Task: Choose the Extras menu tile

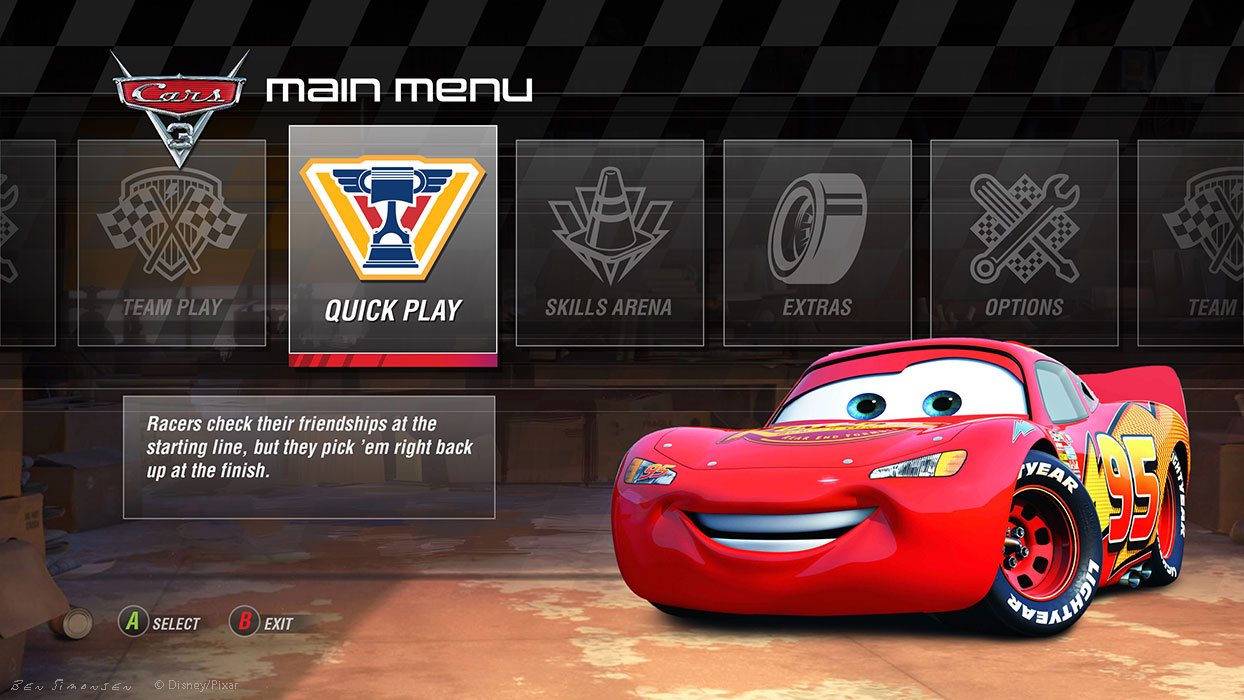Action: tap(817, 242)
